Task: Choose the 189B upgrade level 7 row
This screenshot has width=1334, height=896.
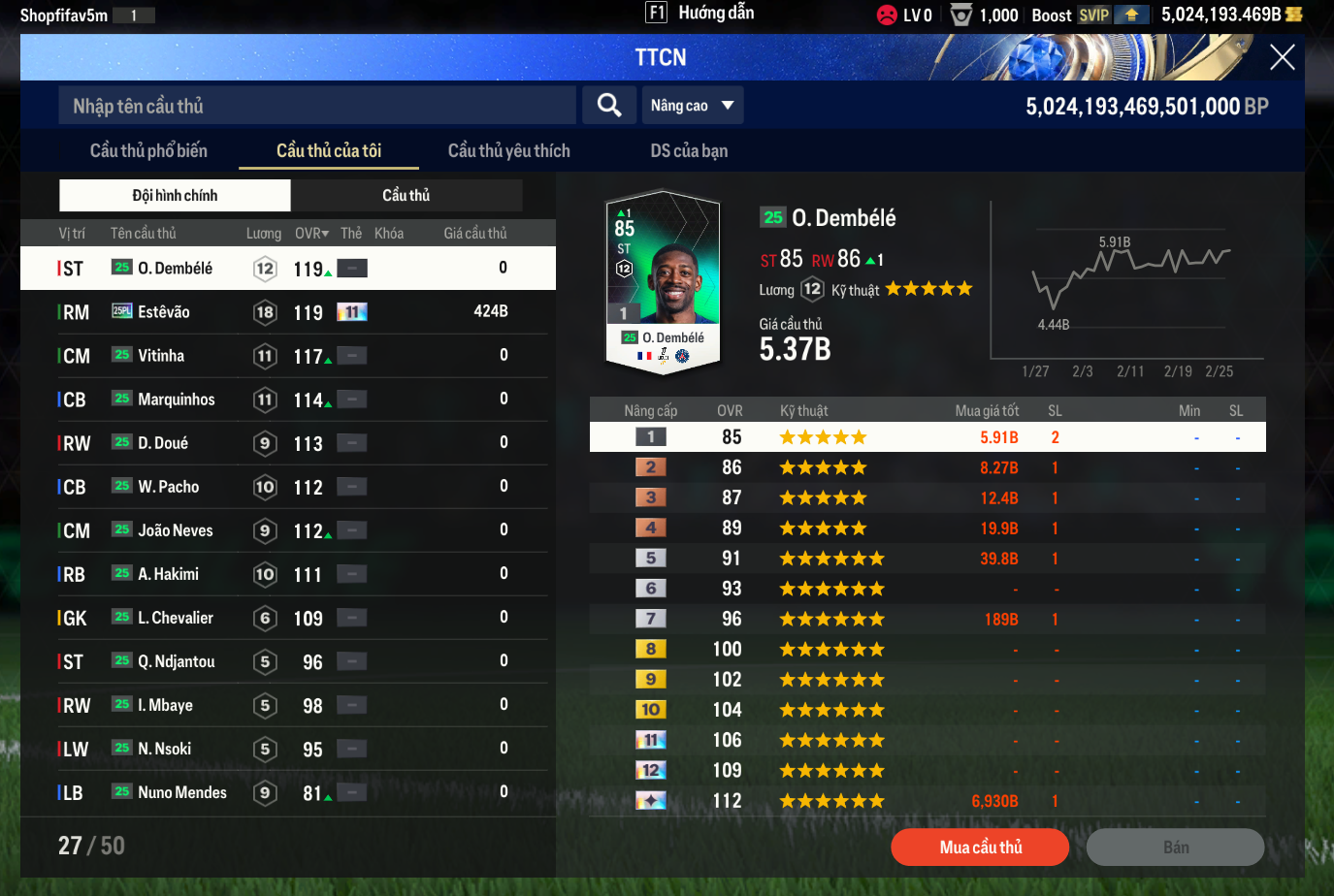Action: pos(927,619)
